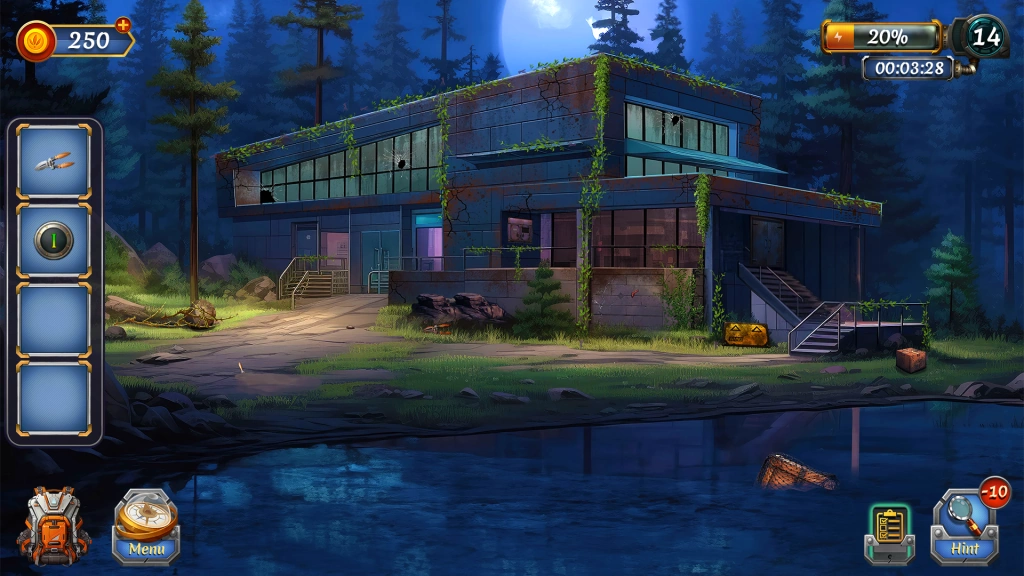Select the round green gauge inventory slot

click(54, 241)
